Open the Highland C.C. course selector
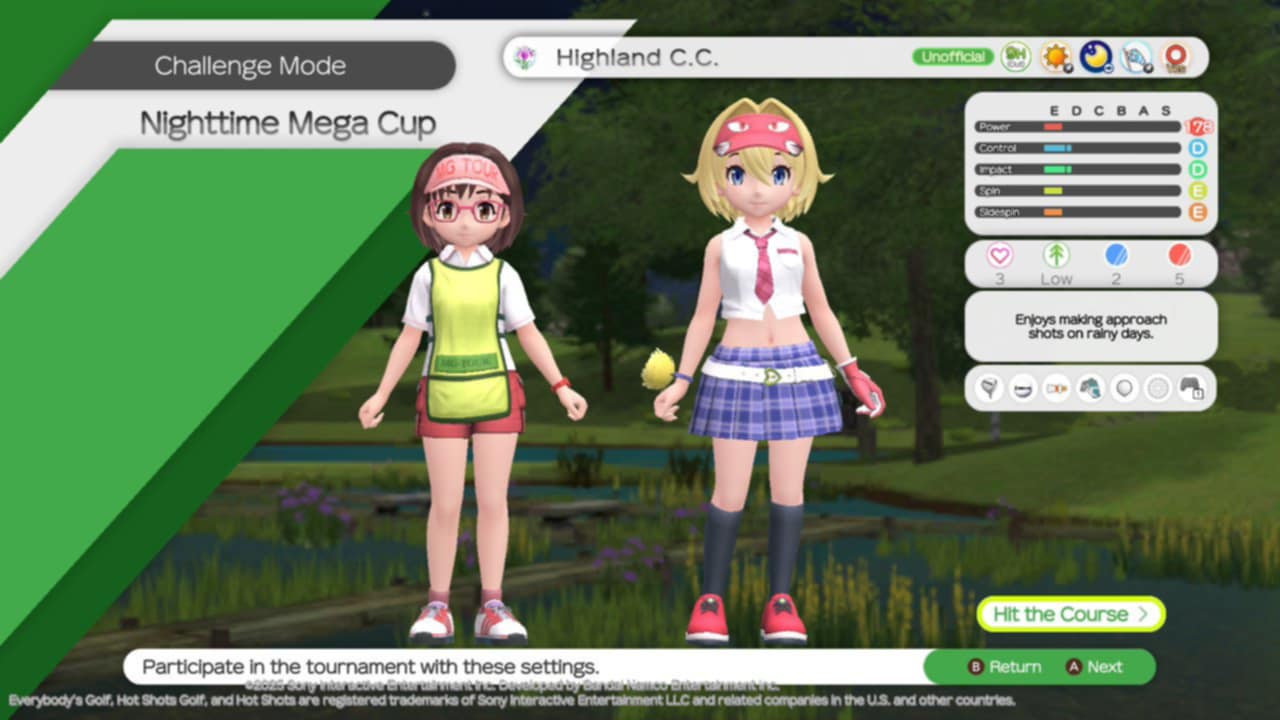 click(x=637, y=58)
